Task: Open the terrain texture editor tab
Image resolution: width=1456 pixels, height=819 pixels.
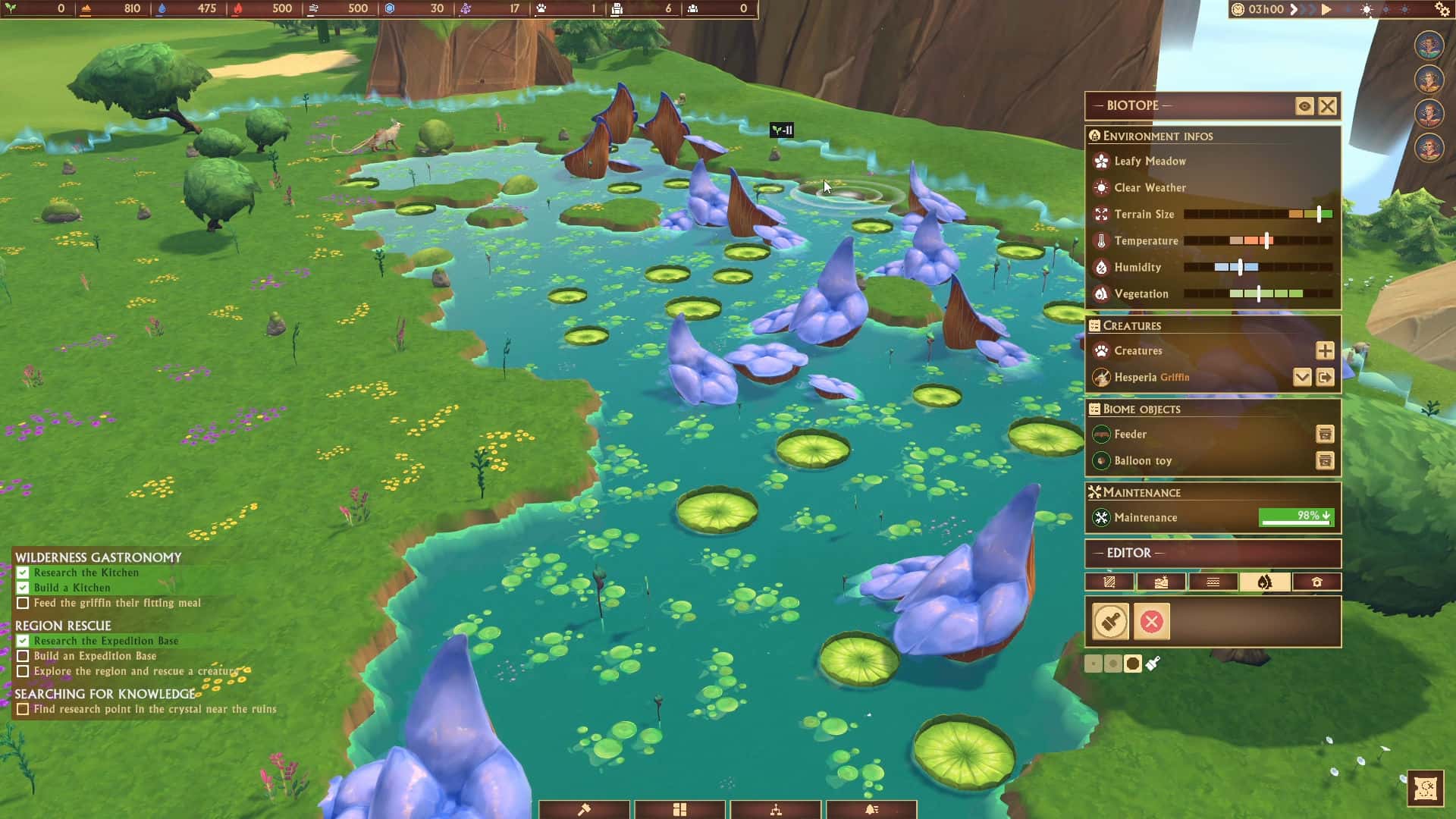Action: (1109, 582)
